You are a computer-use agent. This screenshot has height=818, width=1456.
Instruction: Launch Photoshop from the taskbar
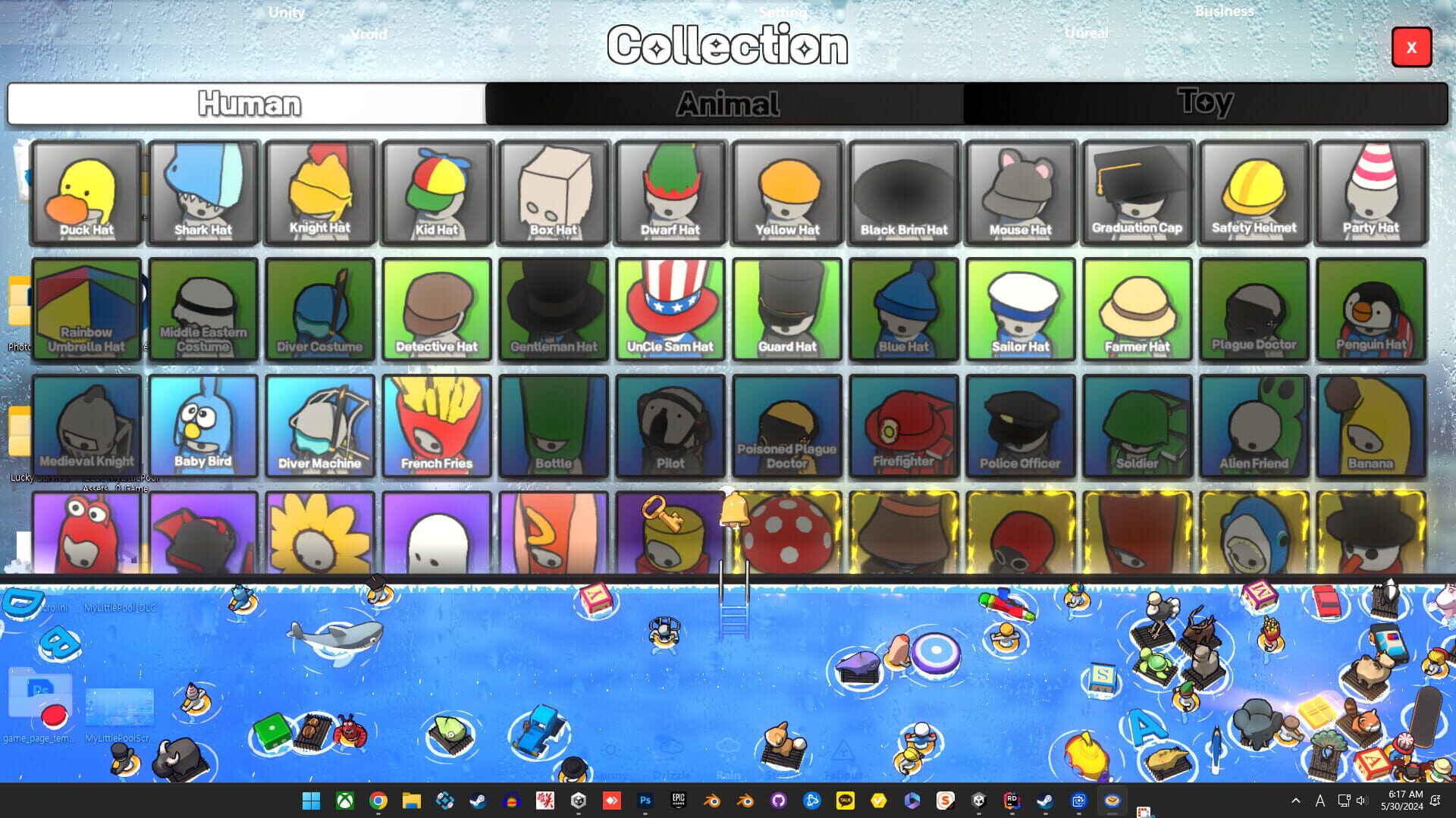[645, 800]
